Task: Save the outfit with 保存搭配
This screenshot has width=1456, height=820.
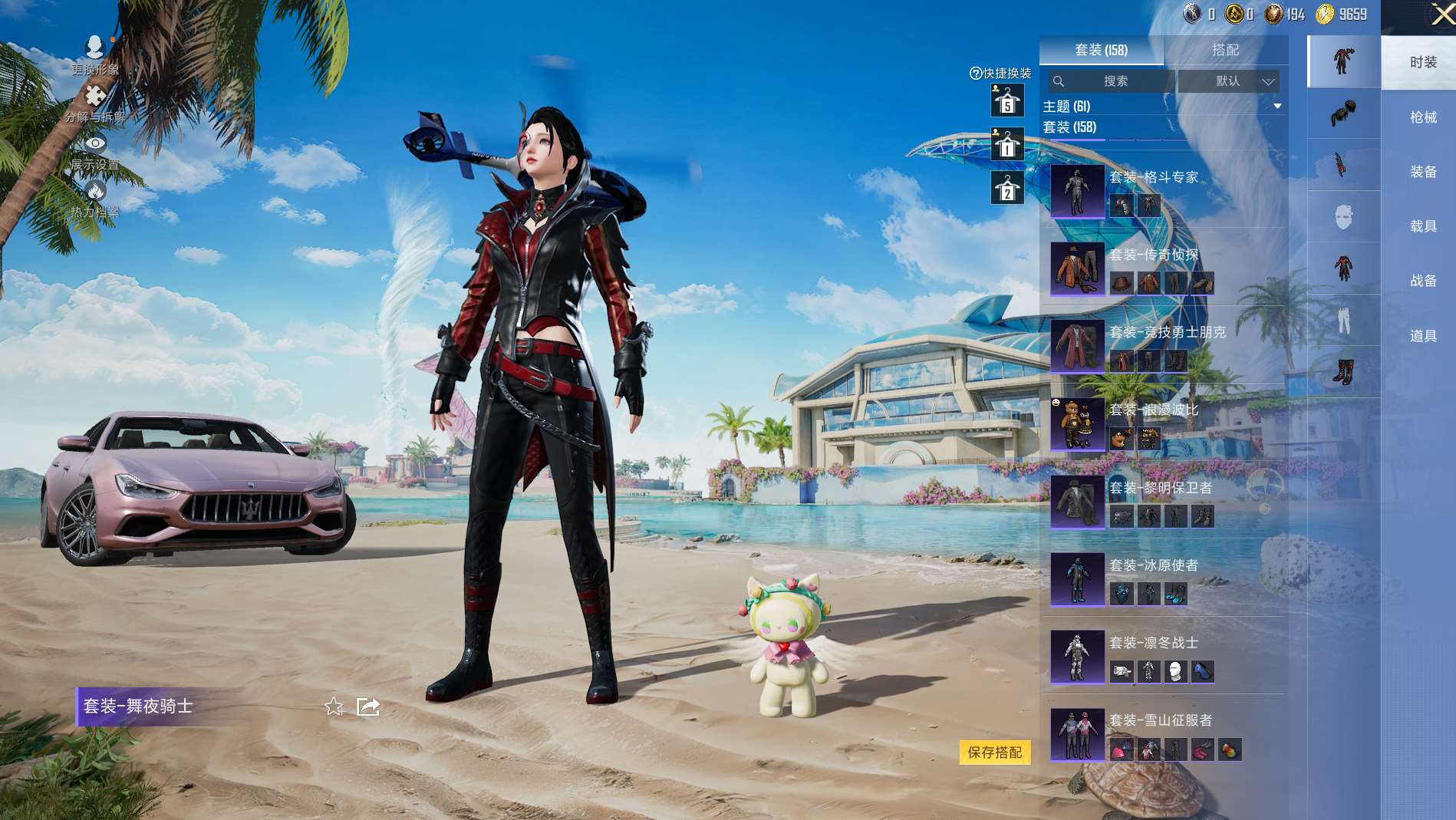Action: pyautogui.click(x=994, y=752)
